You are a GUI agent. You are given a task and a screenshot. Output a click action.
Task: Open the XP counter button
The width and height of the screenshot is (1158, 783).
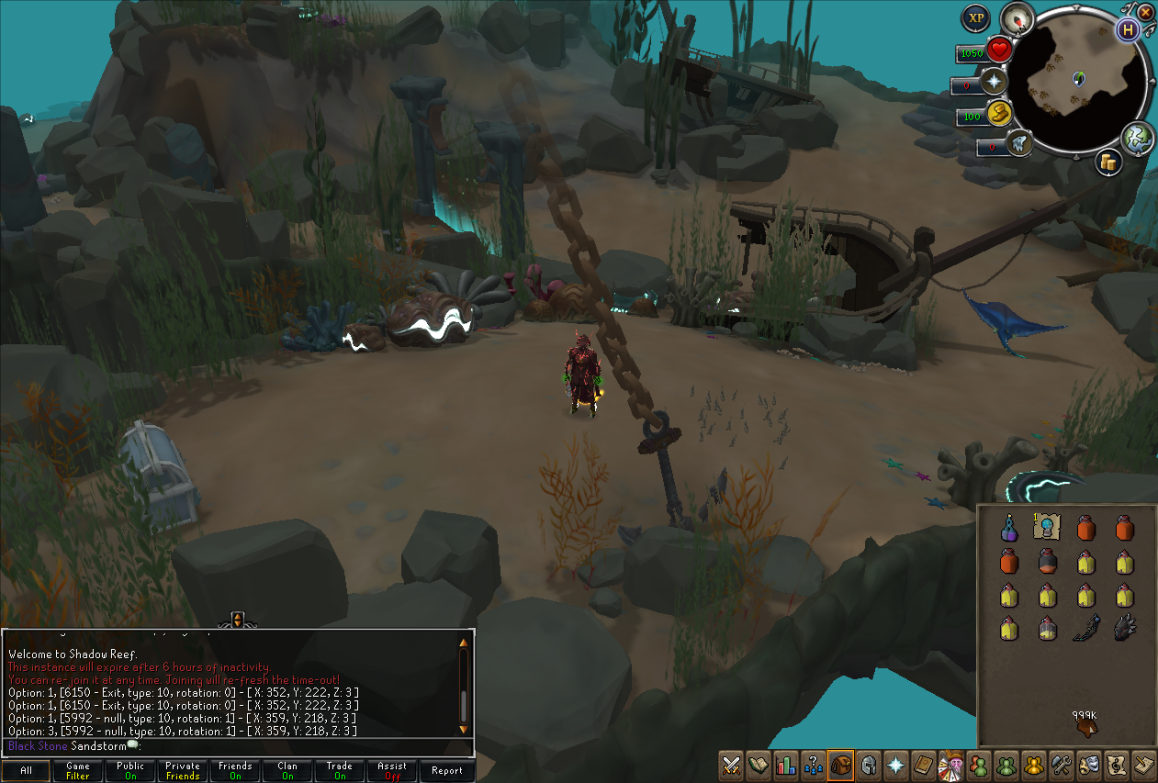click(x=976, y=18)
